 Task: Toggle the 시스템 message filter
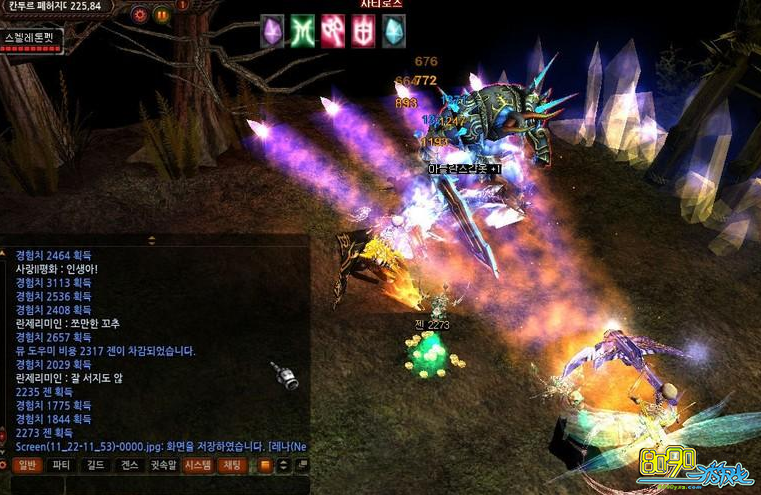198,465
